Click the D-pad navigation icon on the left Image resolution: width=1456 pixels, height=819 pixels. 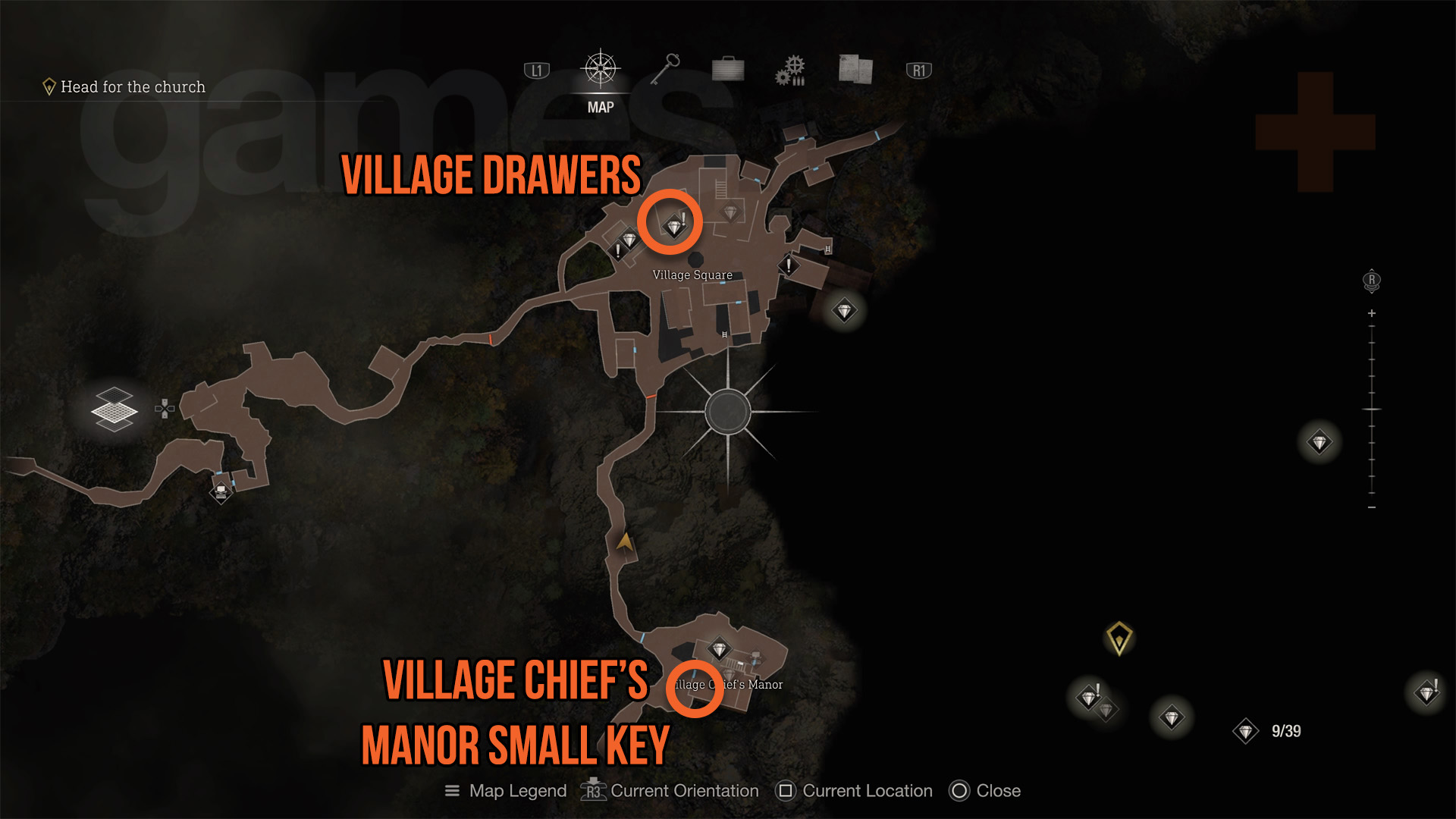[x=165, y=409]
